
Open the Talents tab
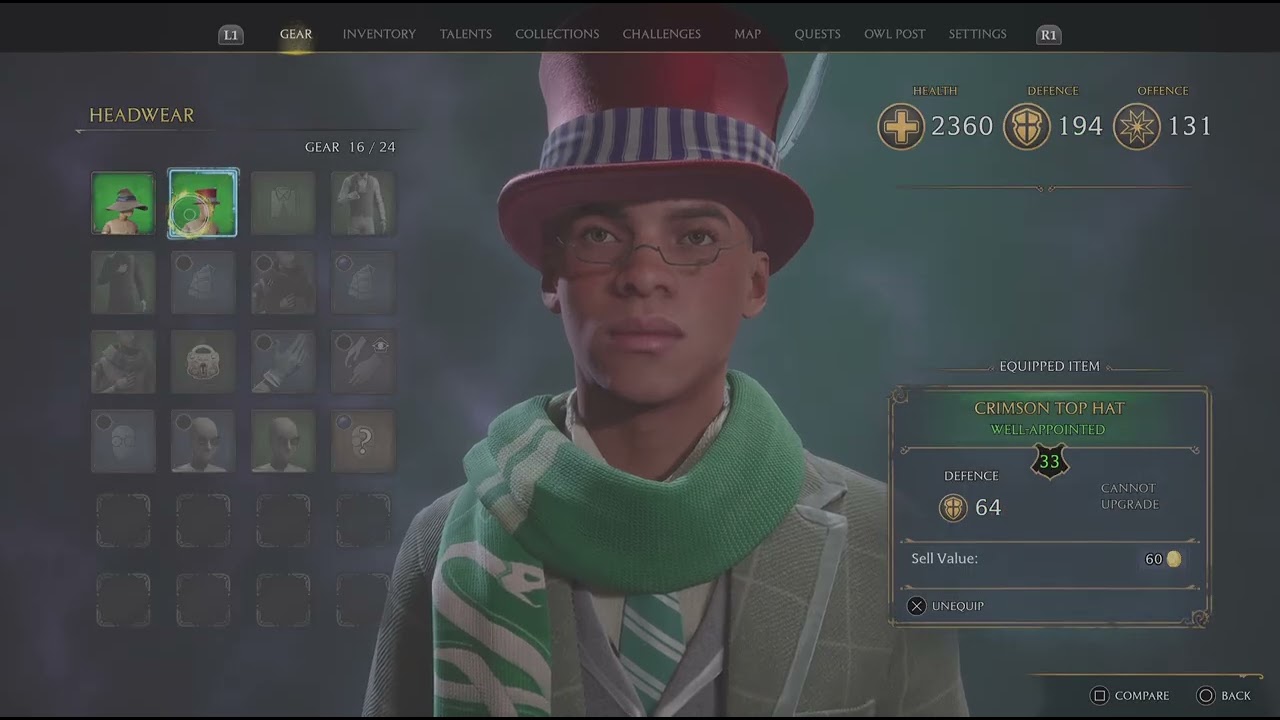tap(466, 34)
